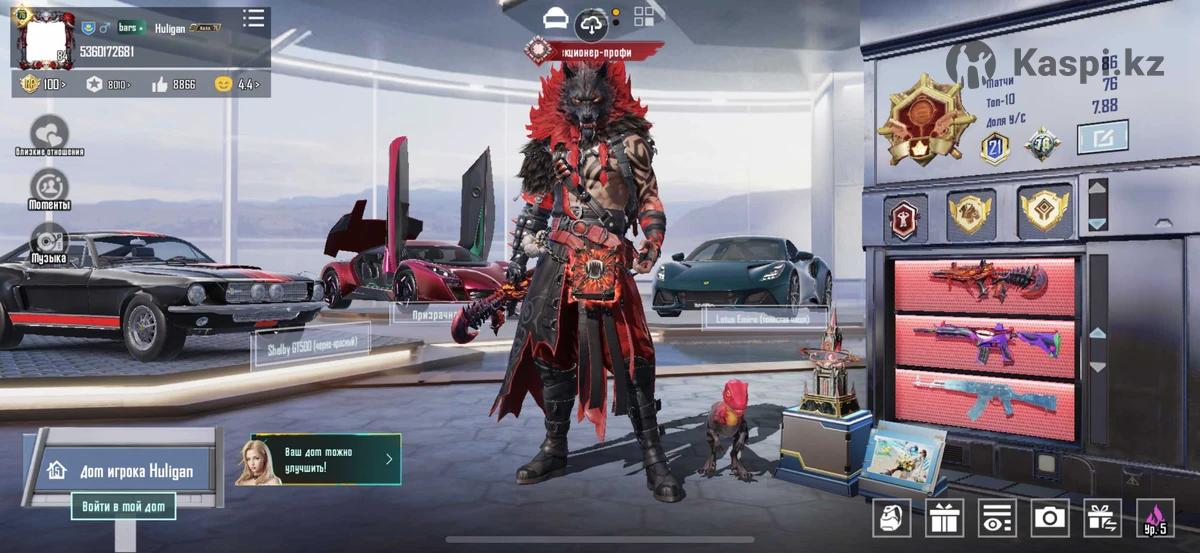Click the edit button in stats panel
Viewport: 1200px width, 553px height.
[x=1102, y=136]
